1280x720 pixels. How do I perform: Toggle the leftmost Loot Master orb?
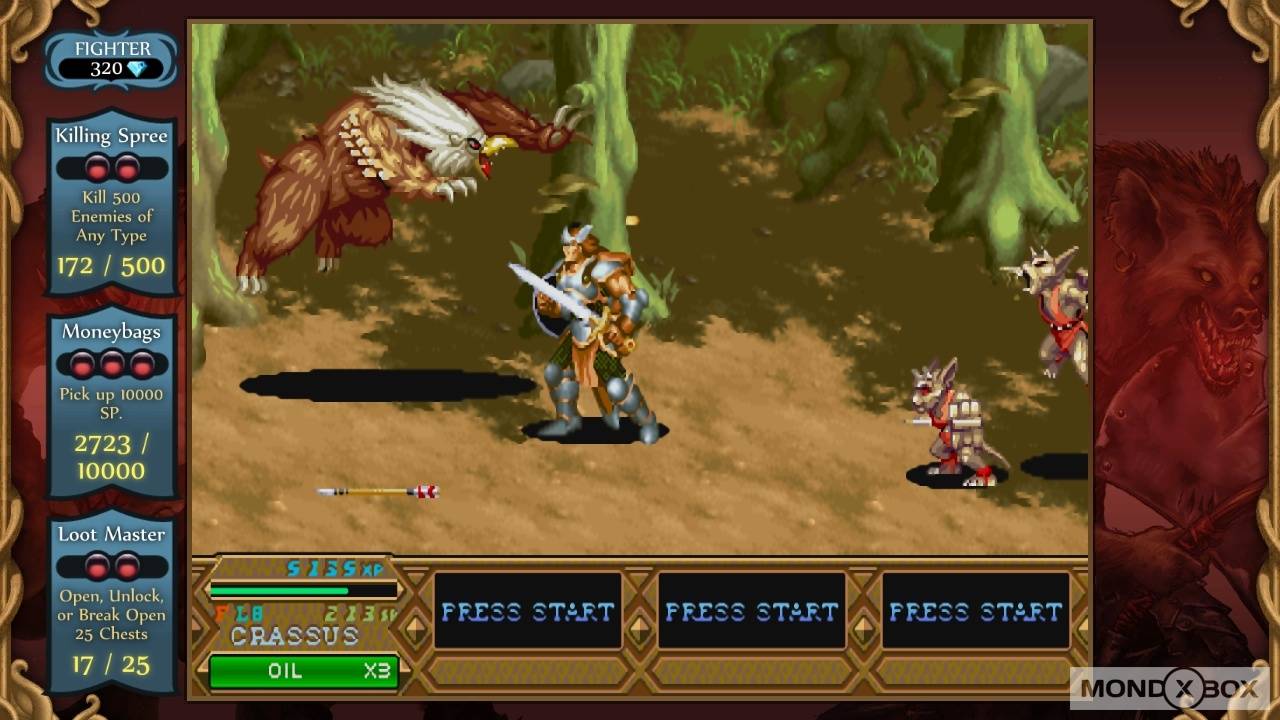[96, 564]
